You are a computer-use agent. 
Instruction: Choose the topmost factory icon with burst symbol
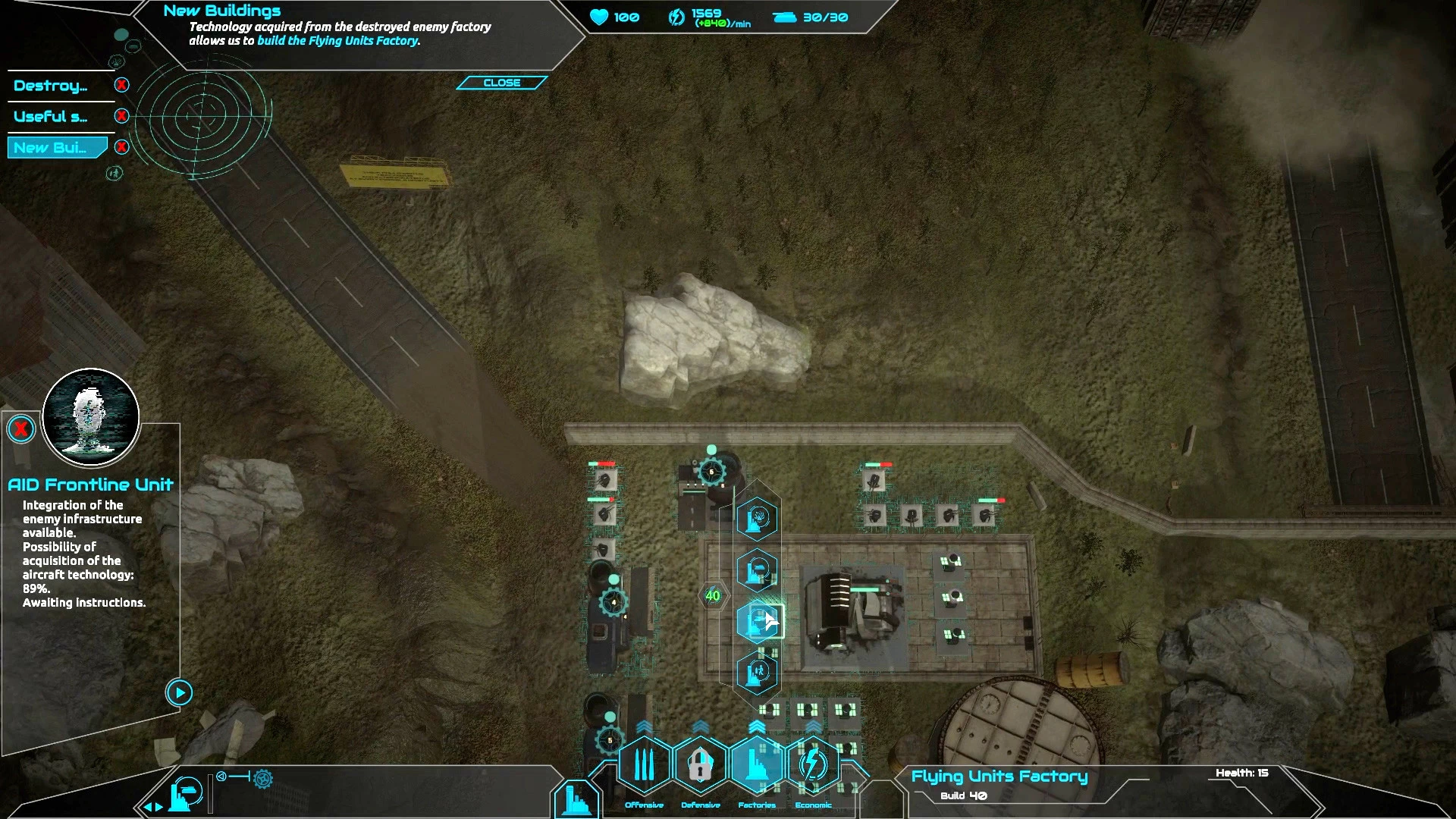tap(758, 519)
